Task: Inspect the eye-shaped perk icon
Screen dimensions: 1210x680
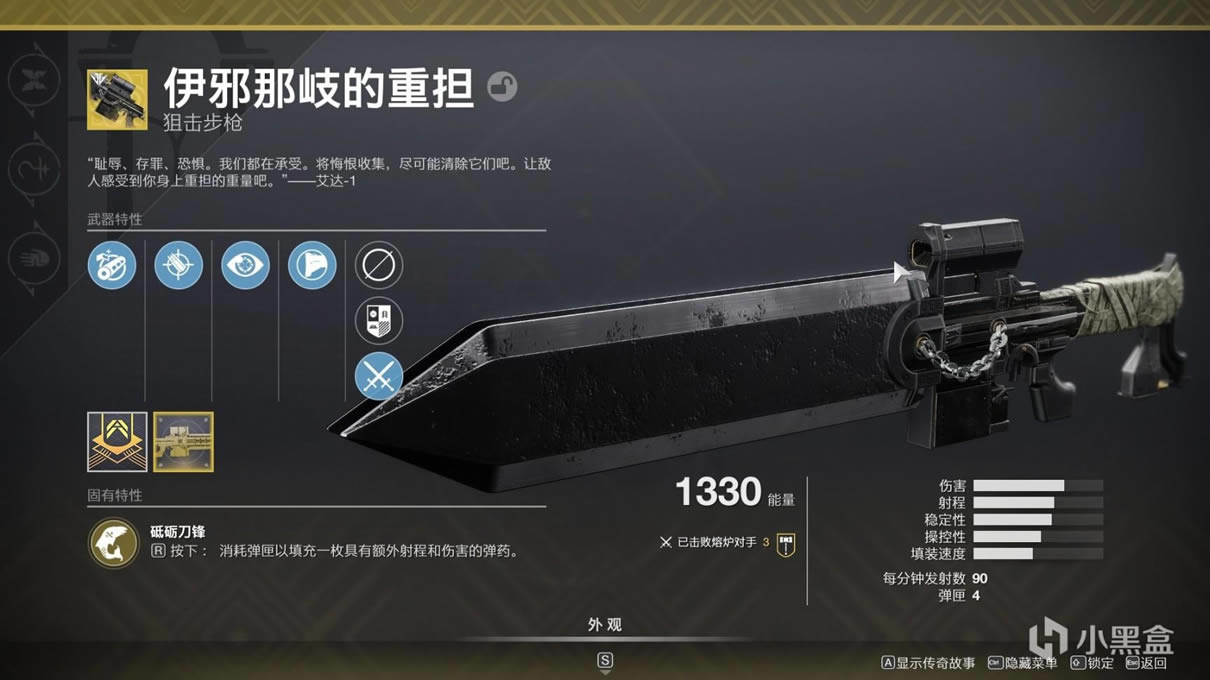Action: pyautogui.click(x=245, y=266)
